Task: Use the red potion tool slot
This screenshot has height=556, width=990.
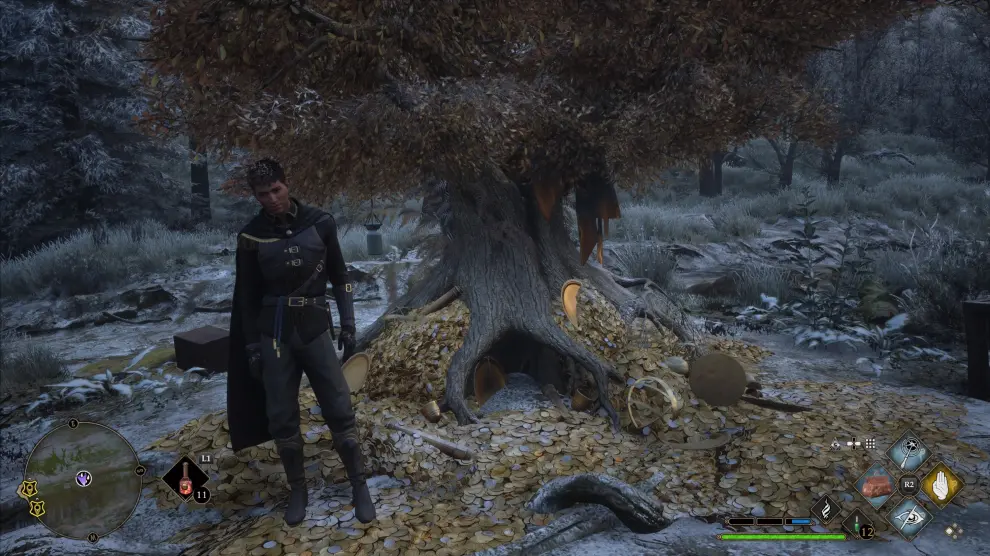Action: (x=186, y=480)
